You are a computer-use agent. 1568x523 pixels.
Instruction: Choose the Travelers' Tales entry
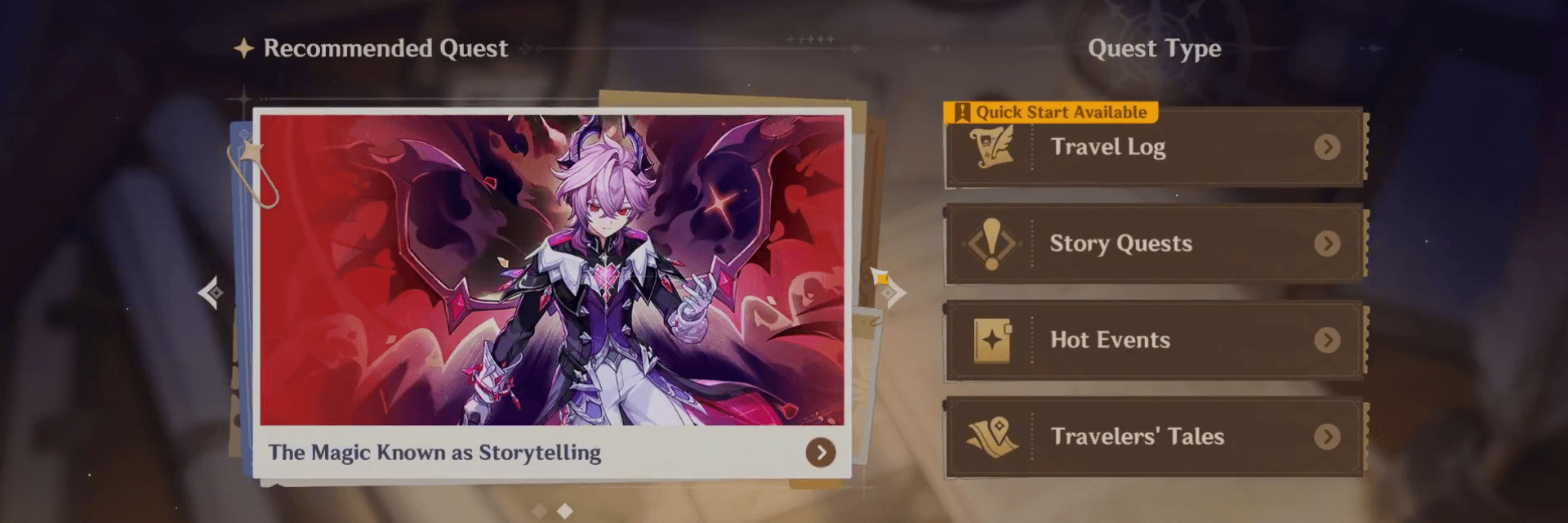[x=1153, y=436]
